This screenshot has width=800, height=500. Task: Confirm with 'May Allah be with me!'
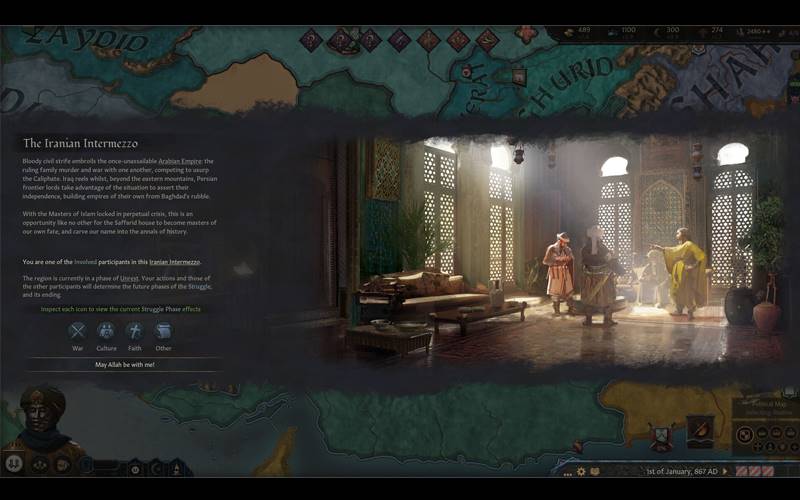click(125, 365)
